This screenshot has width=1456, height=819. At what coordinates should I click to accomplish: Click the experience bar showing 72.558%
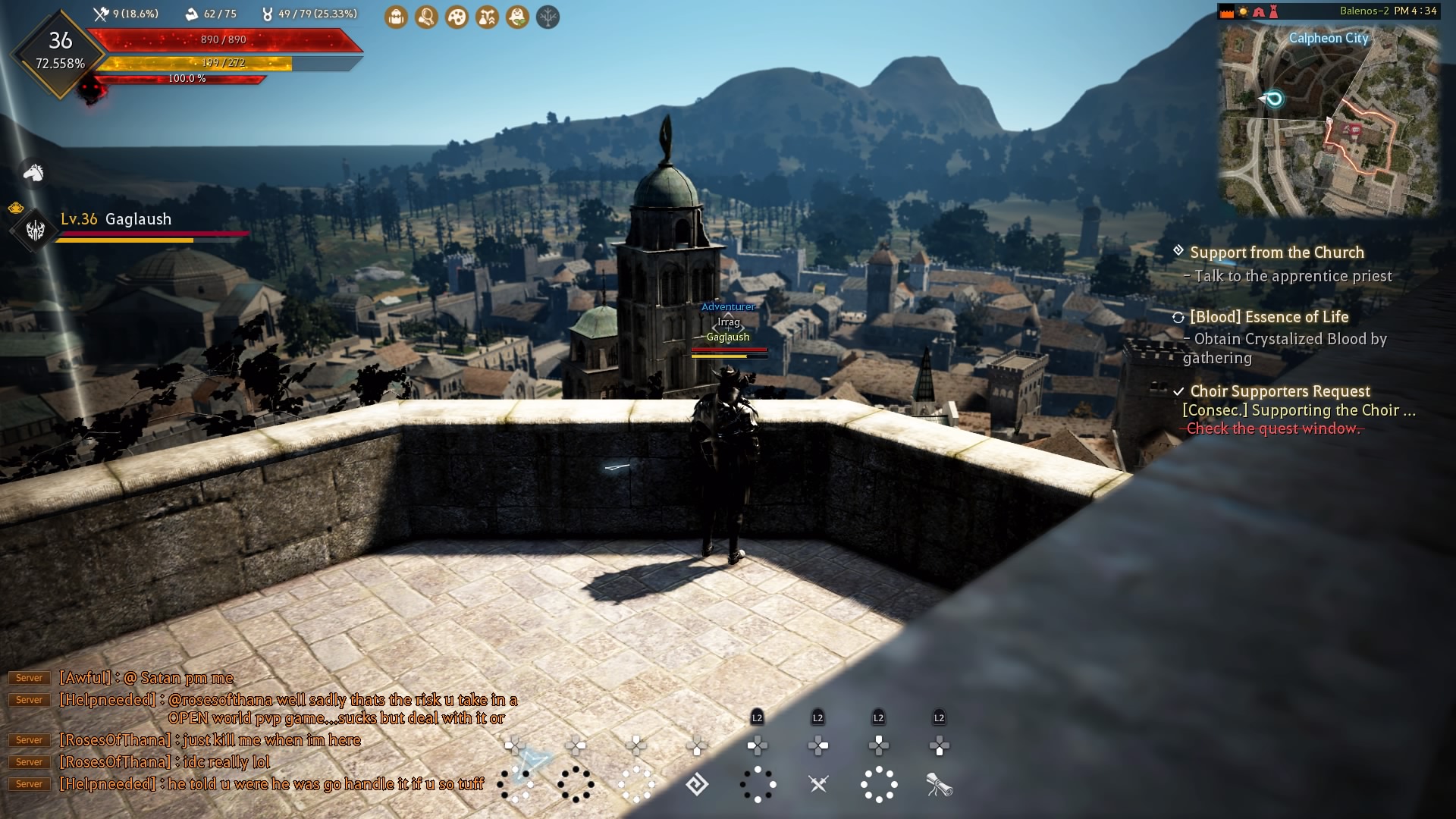61,64
